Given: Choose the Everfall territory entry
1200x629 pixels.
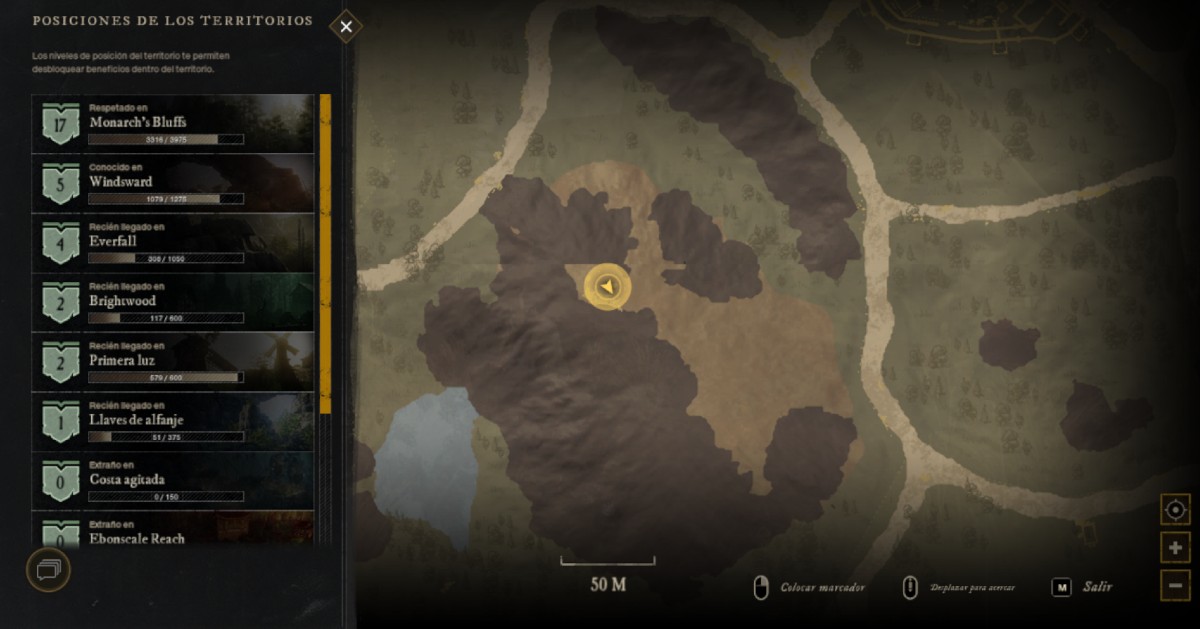Looking at the screenshot, I should click(x=173, y=242).
